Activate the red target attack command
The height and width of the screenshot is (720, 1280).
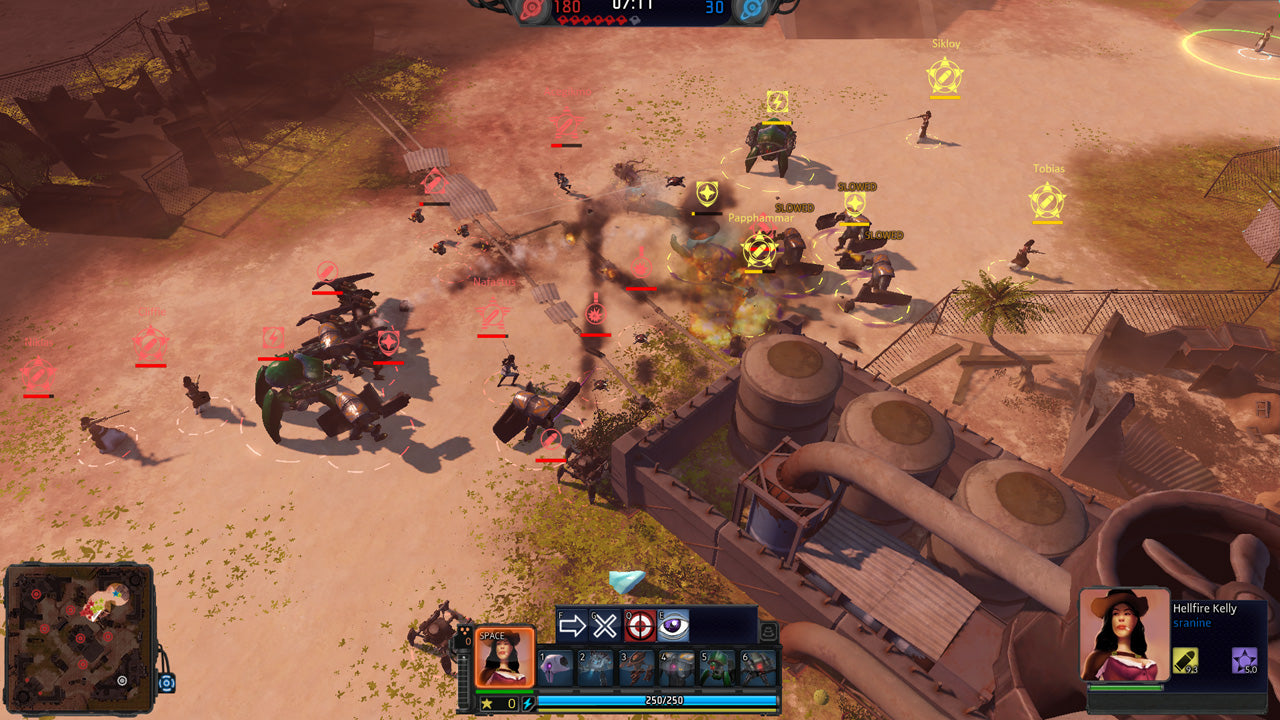[639, 626]
